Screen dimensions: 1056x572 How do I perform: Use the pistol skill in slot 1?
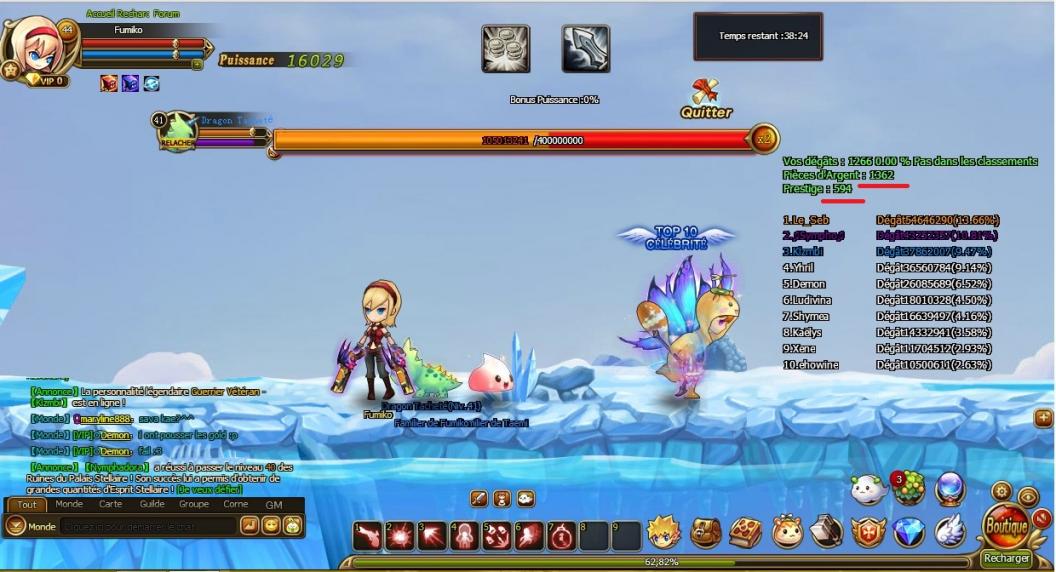click(x=367, y=536)
